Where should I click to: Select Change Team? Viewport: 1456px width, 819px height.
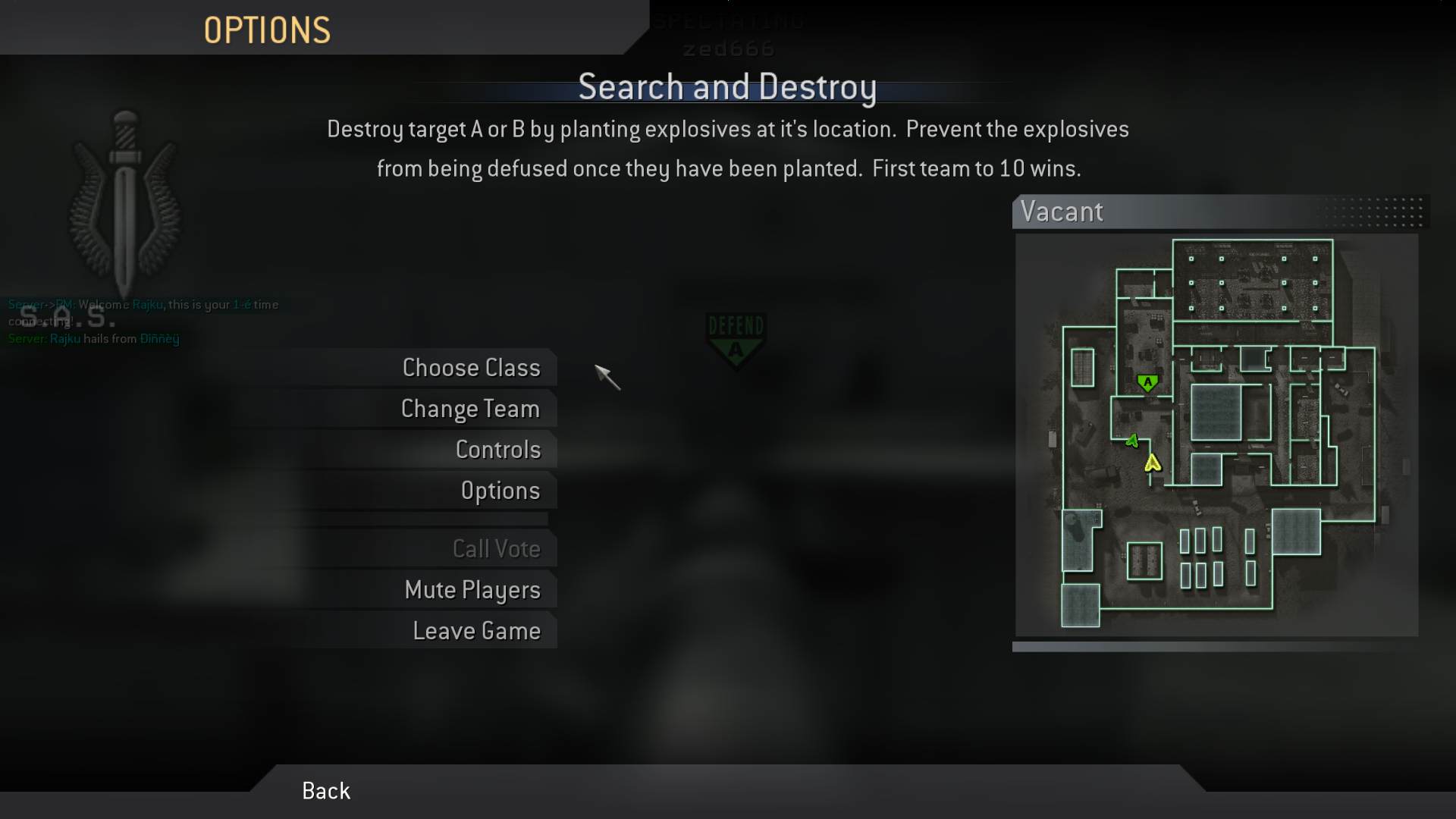pos(470,408)
